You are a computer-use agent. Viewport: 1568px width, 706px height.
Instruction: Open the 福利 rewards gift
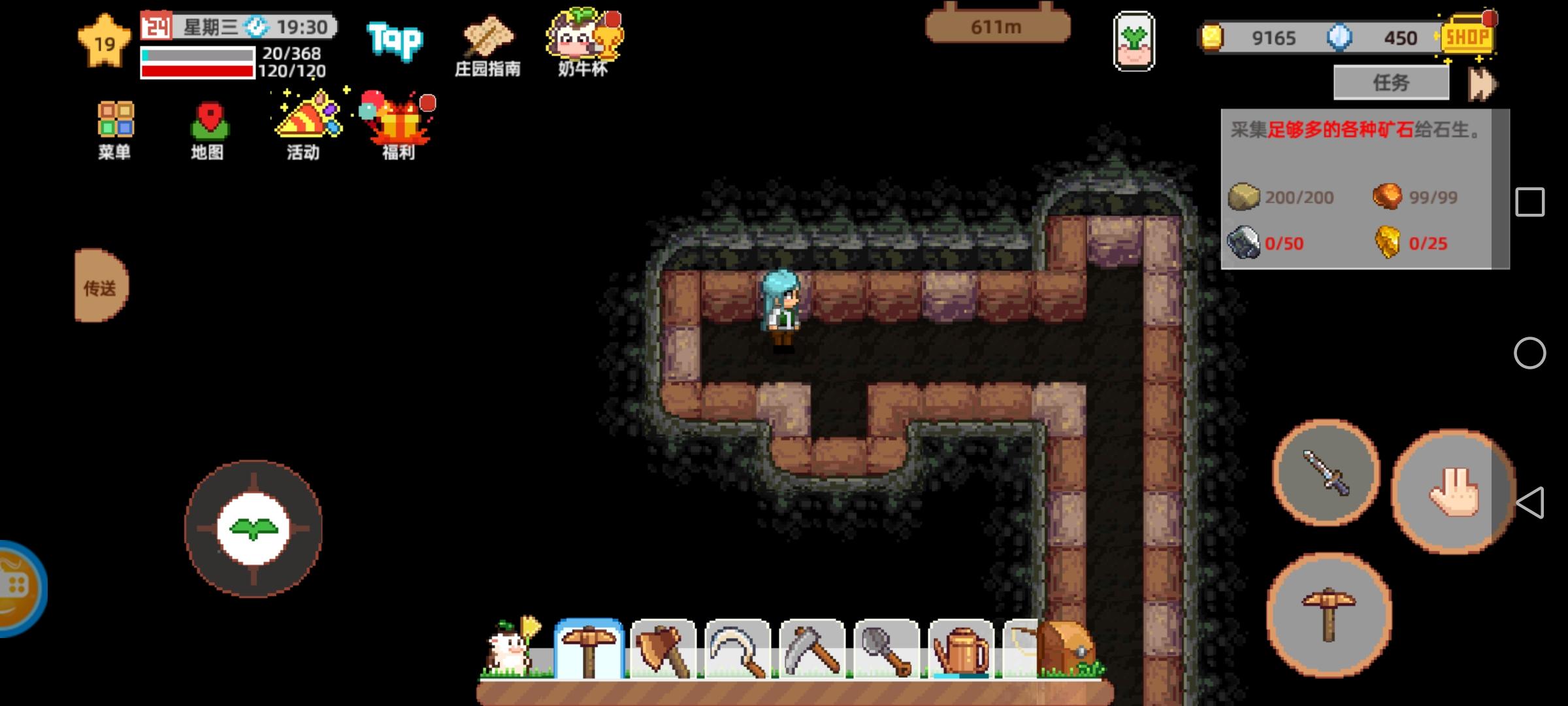coord(395,121)
